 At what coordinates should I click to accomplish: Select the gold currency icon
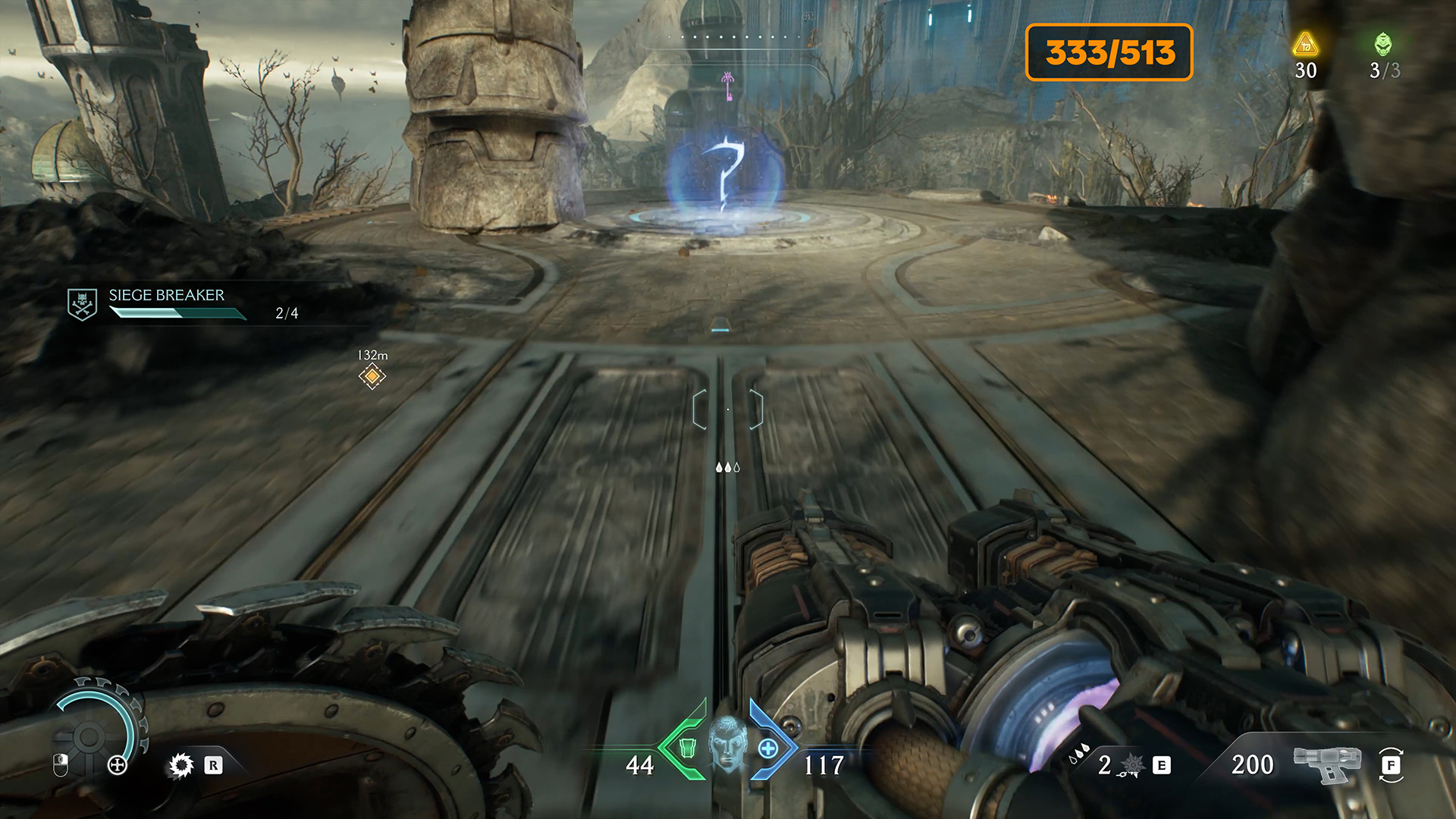coord(1305,45)
